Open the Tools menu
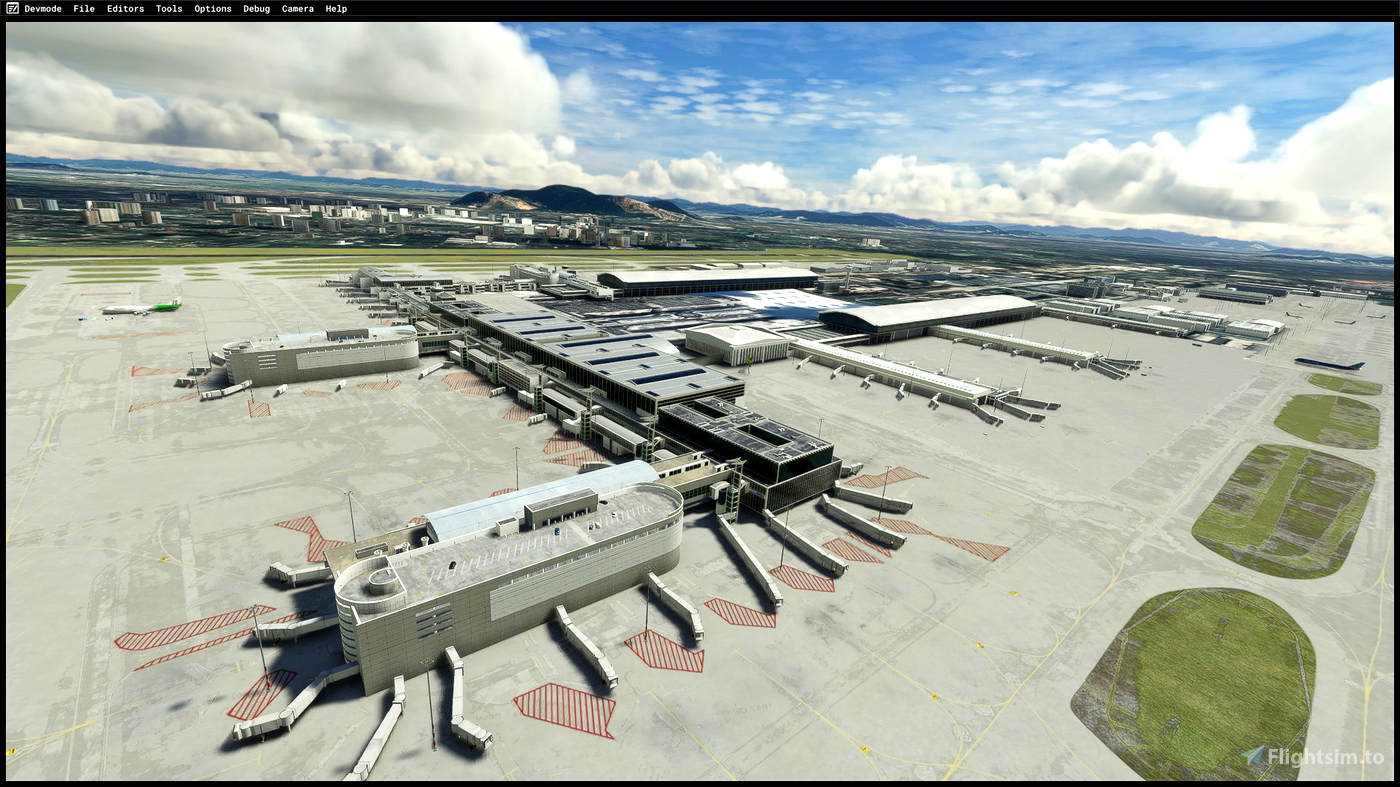The height and width of the screenshot is (787, 1400). [x=167, y=8]
